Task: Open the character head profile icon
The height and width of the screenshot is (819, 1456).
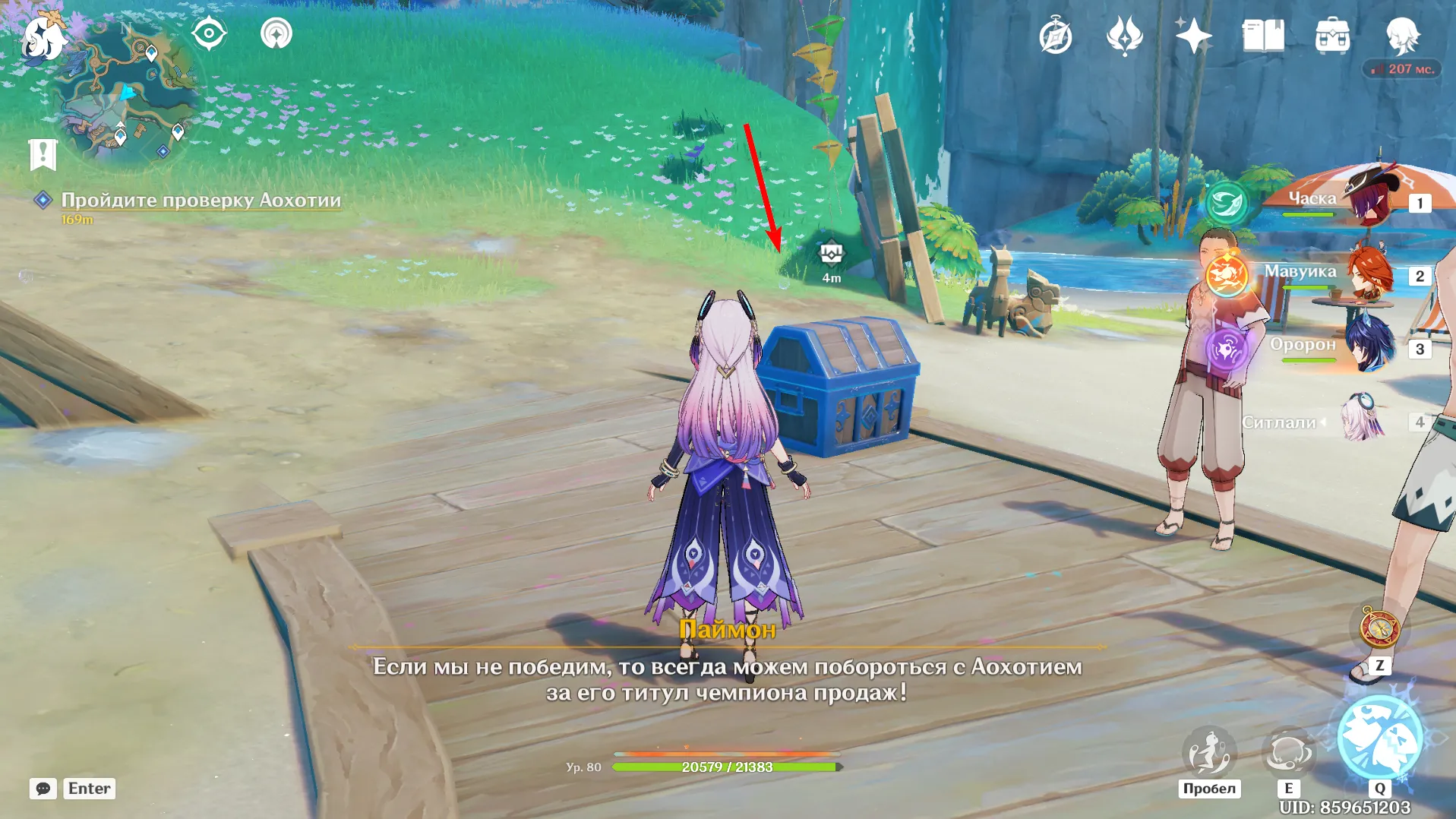Action: pyautogui.click(x=1402, y=36)
